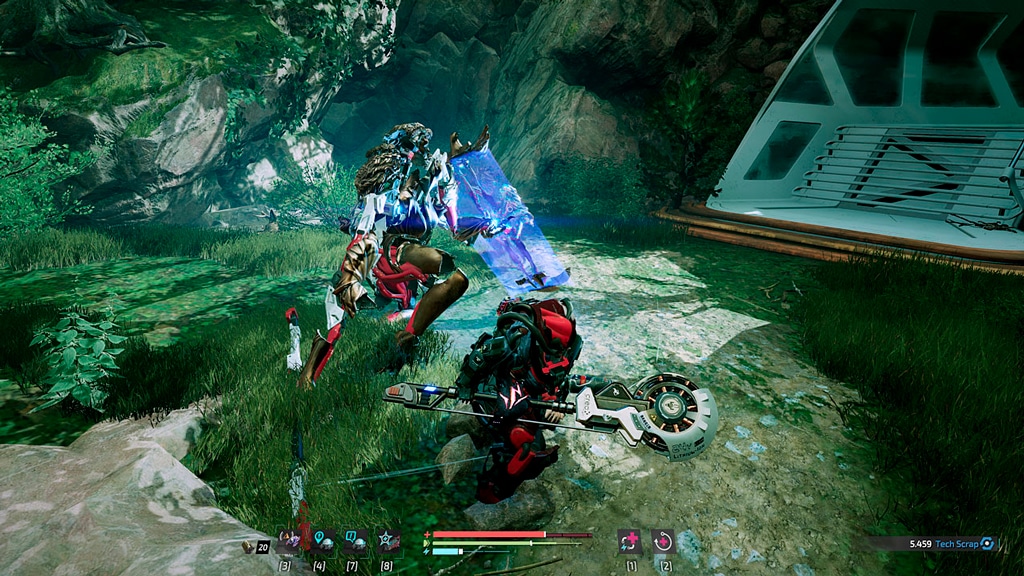
Task: Select the warning-sign drone module in slot 3
Action: coord(289,541)
